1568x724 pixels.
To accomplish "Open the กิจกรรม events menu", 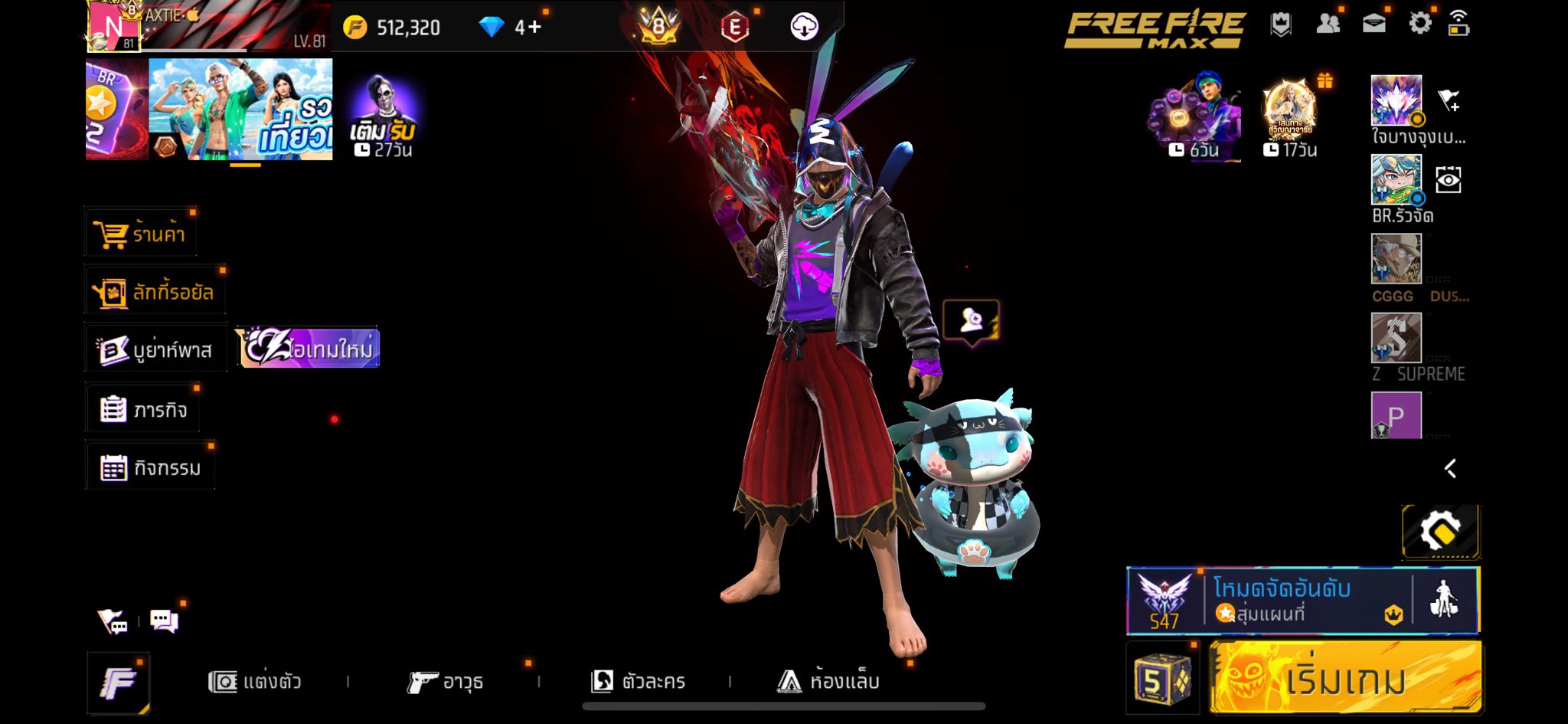I will (151, 467).
